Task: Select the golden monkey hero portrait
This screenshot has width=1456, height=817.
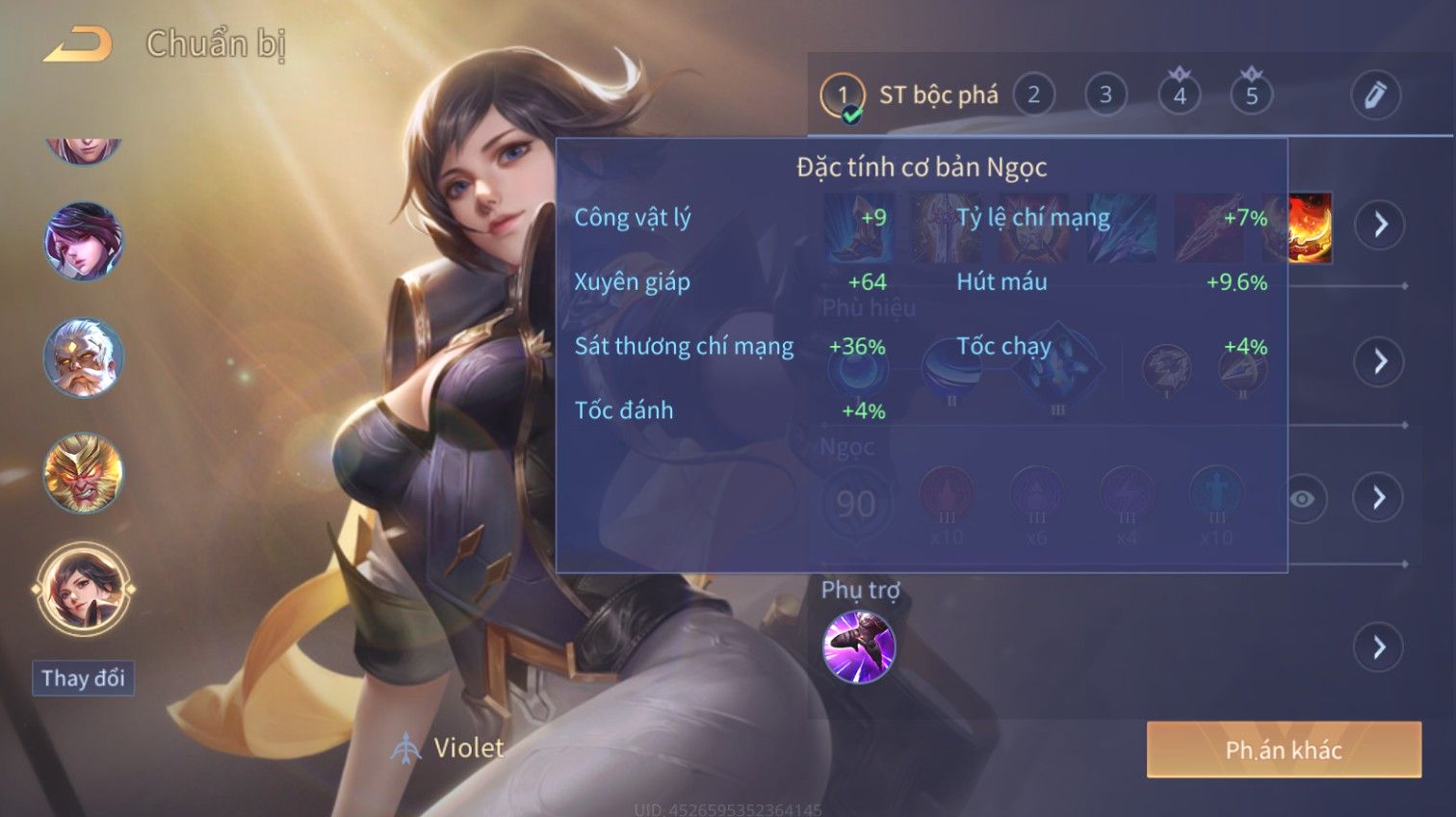Action: tap(84, 473)
